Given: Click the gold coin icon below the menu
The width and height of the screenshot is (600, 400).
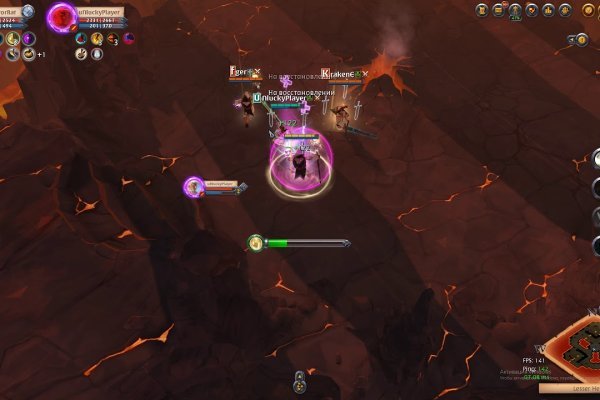Looking at the screenshot, I should pyautogui.click(x=581, y=40).
